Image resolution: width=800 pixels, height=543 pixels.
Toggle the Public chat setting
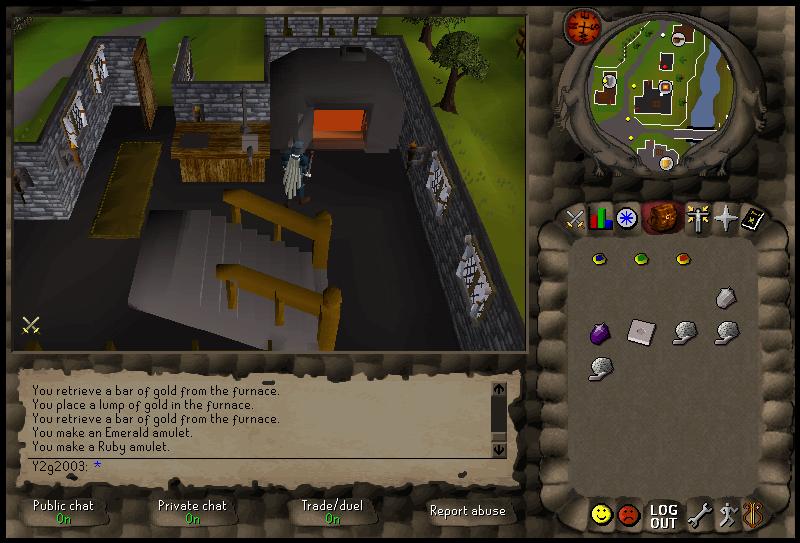(63, 511)
